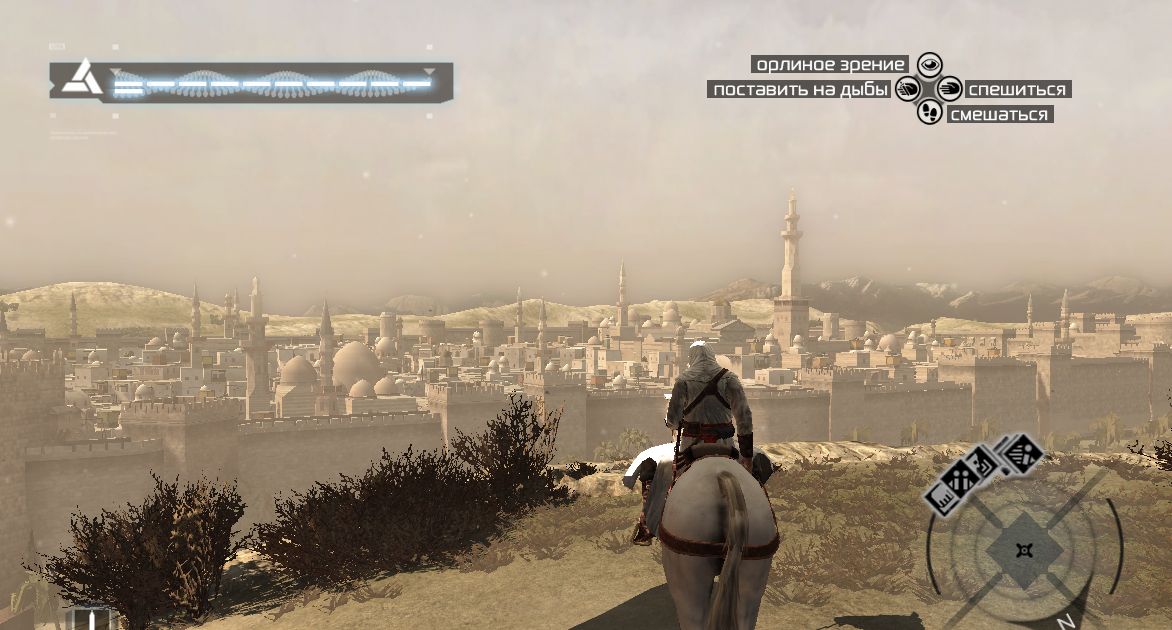
Task: Click the "орлиное зрение" label
Action: point(830,65)
